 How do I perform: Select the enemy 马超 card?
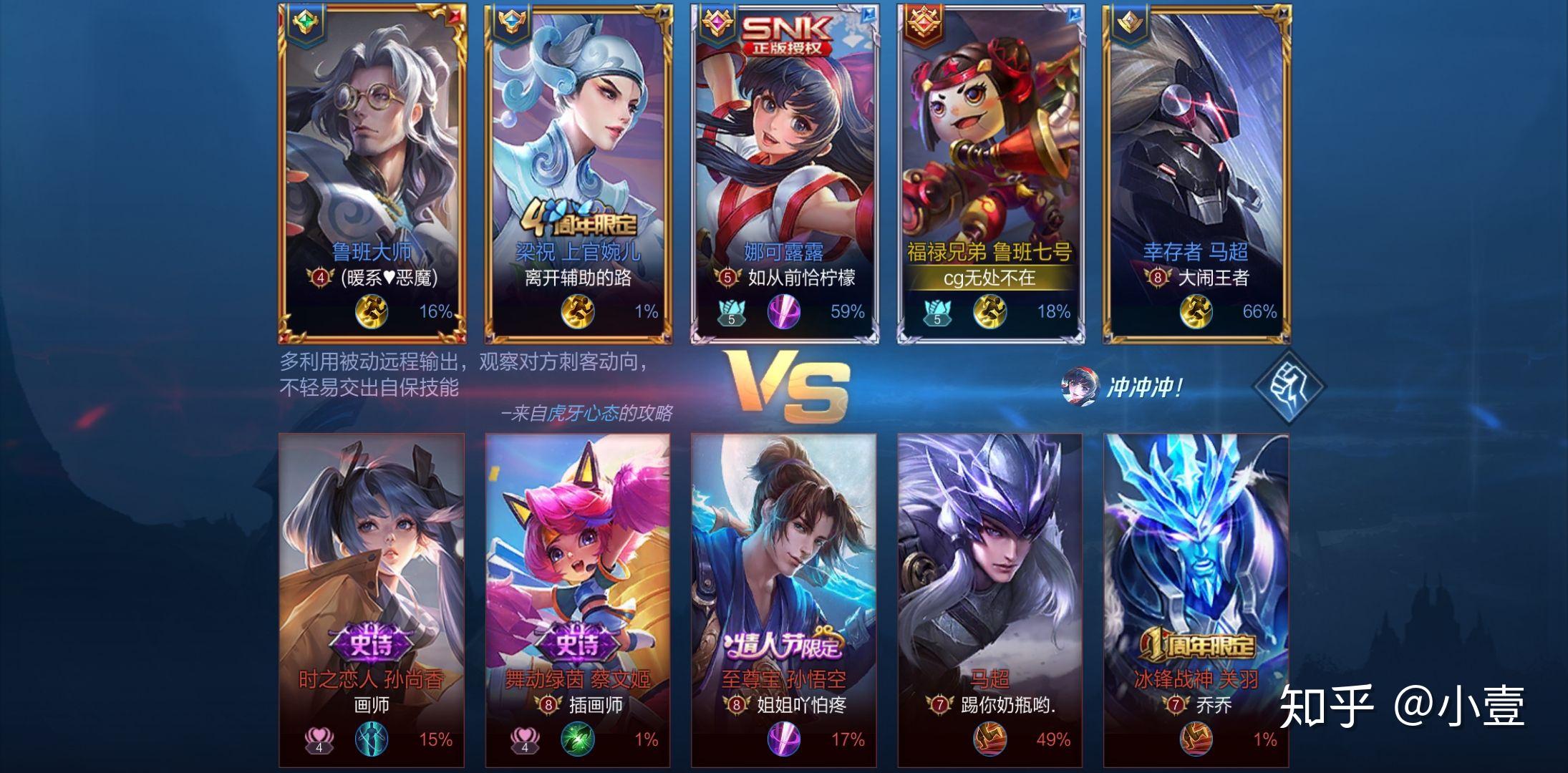(x=990, y=600)
